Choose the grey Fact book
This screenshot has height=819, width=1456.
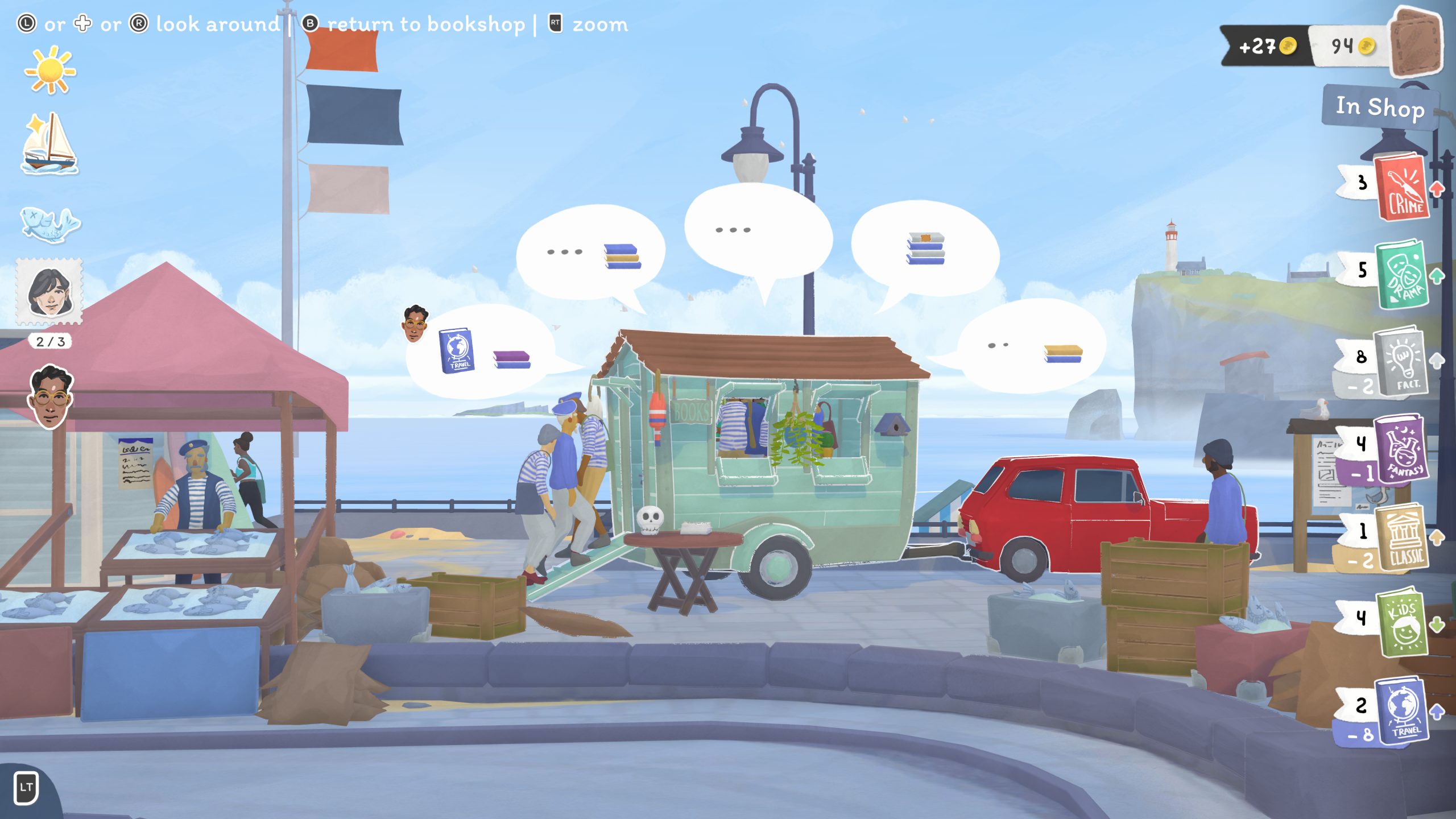[x=1403, y=363]
